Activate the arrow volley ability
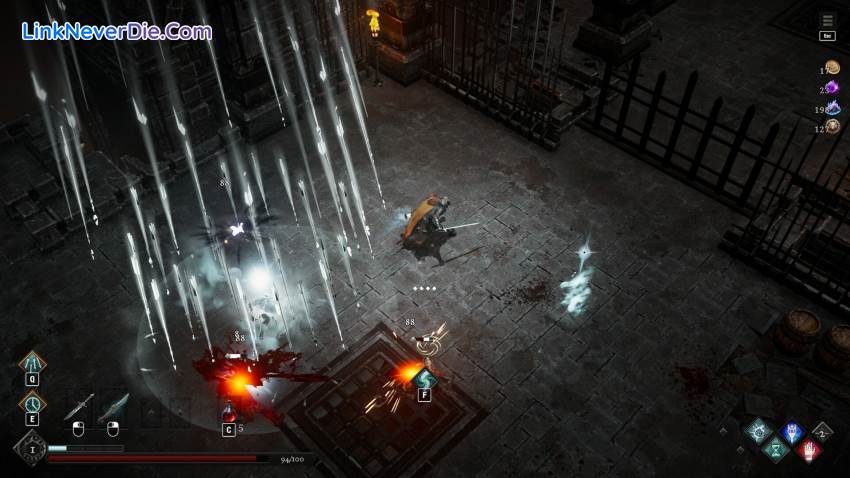 32,363
